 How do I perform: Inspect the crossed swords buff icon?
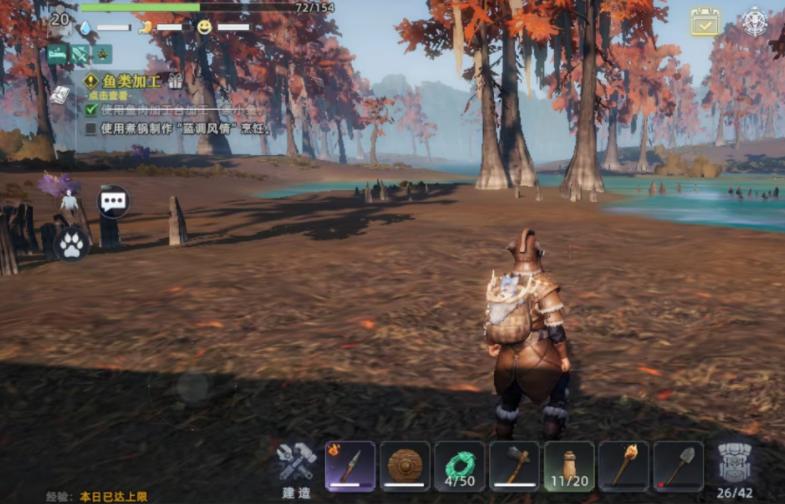(x=79, y=54)
